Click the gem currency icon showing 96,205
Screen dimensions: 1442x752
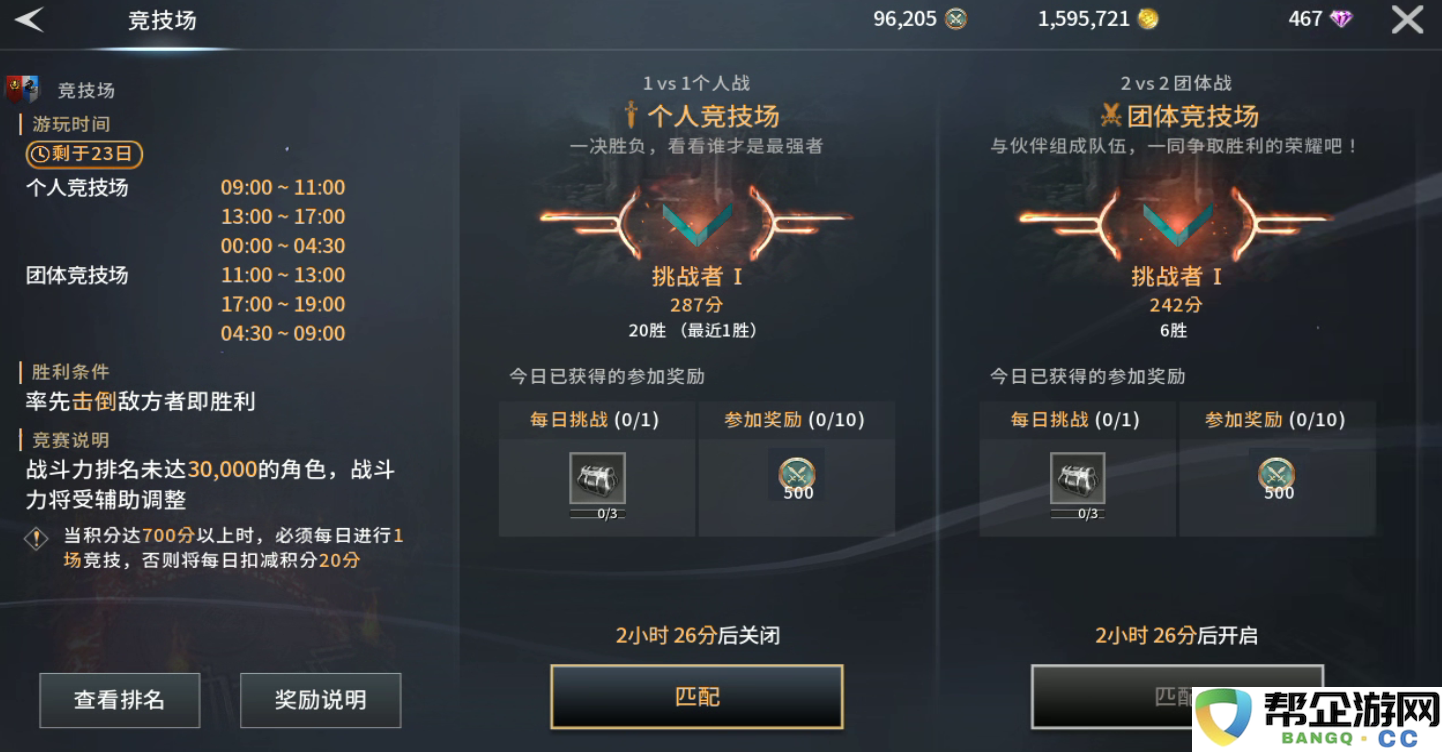pos(955,18)
